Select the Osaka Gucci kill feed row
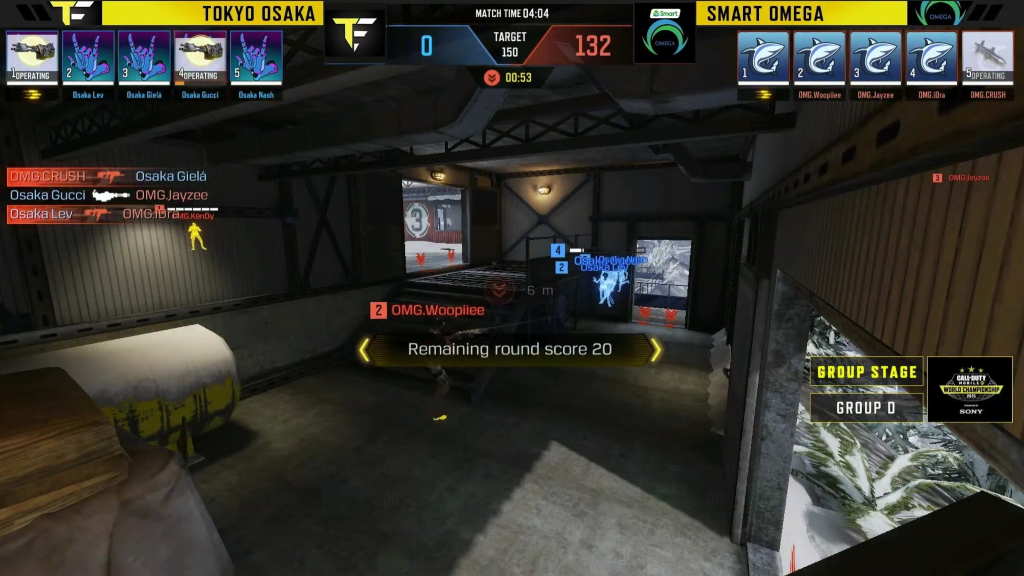The width and height of the screenshot is (1024, 576). point(108,195)
